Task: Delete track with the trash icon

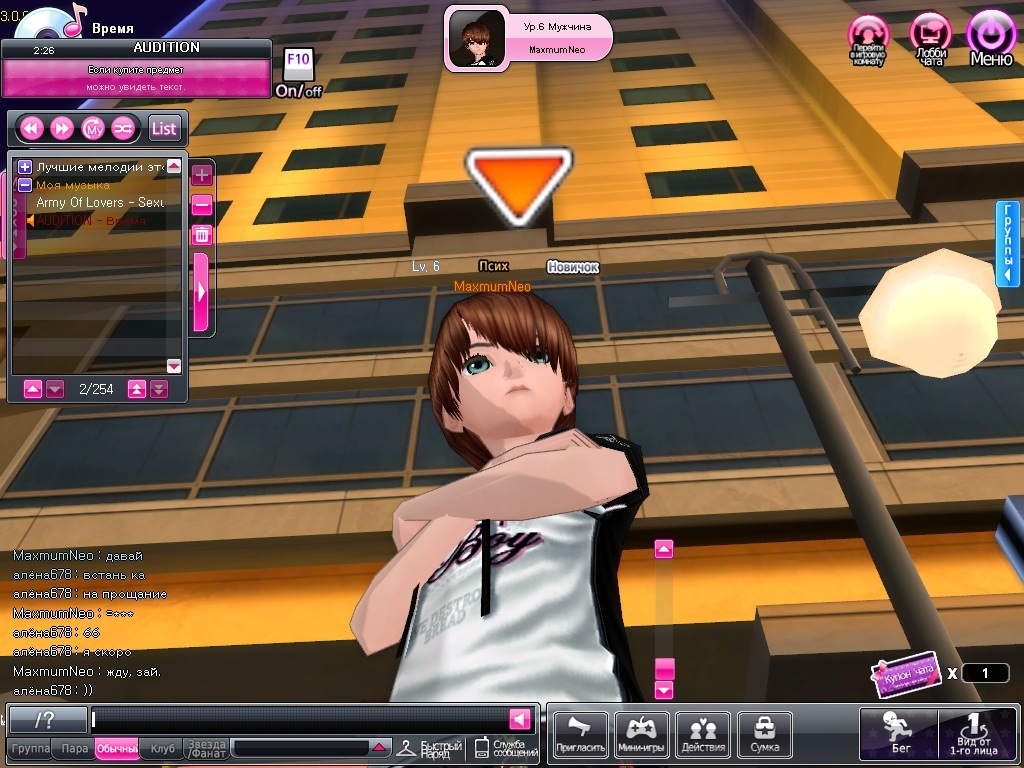Action: tap(201, 235)
